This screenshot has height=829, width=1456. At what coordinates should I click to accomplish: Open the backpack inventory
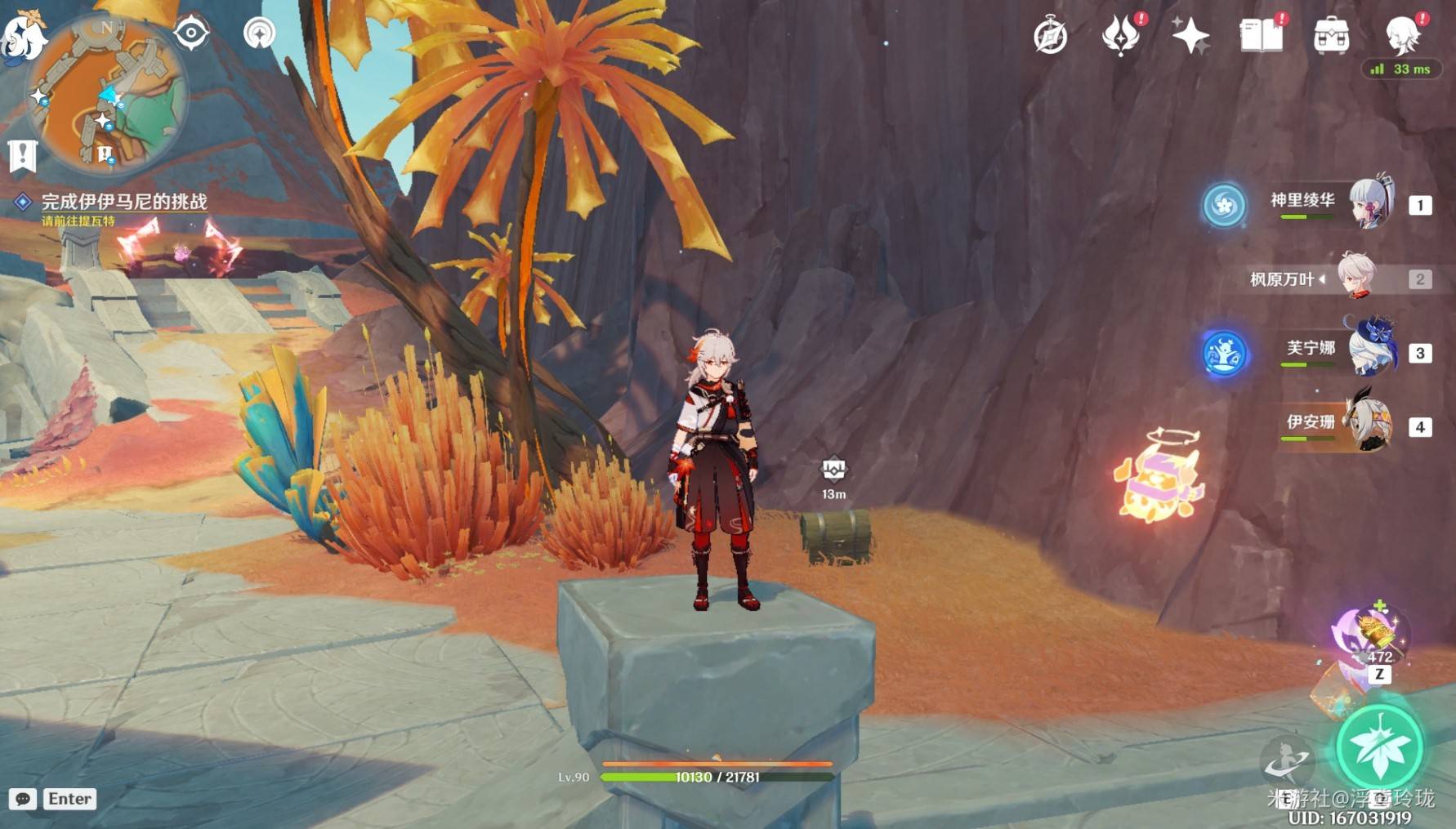[1331, 36]
